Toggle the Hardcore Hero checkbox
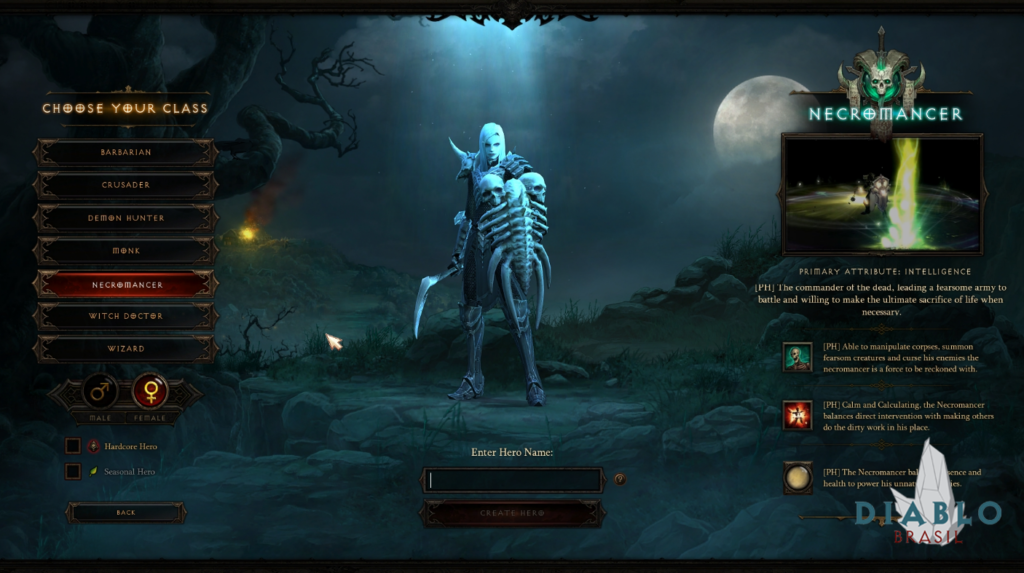The width and height of the screenshot is (1024, 573). click(73, 446)
